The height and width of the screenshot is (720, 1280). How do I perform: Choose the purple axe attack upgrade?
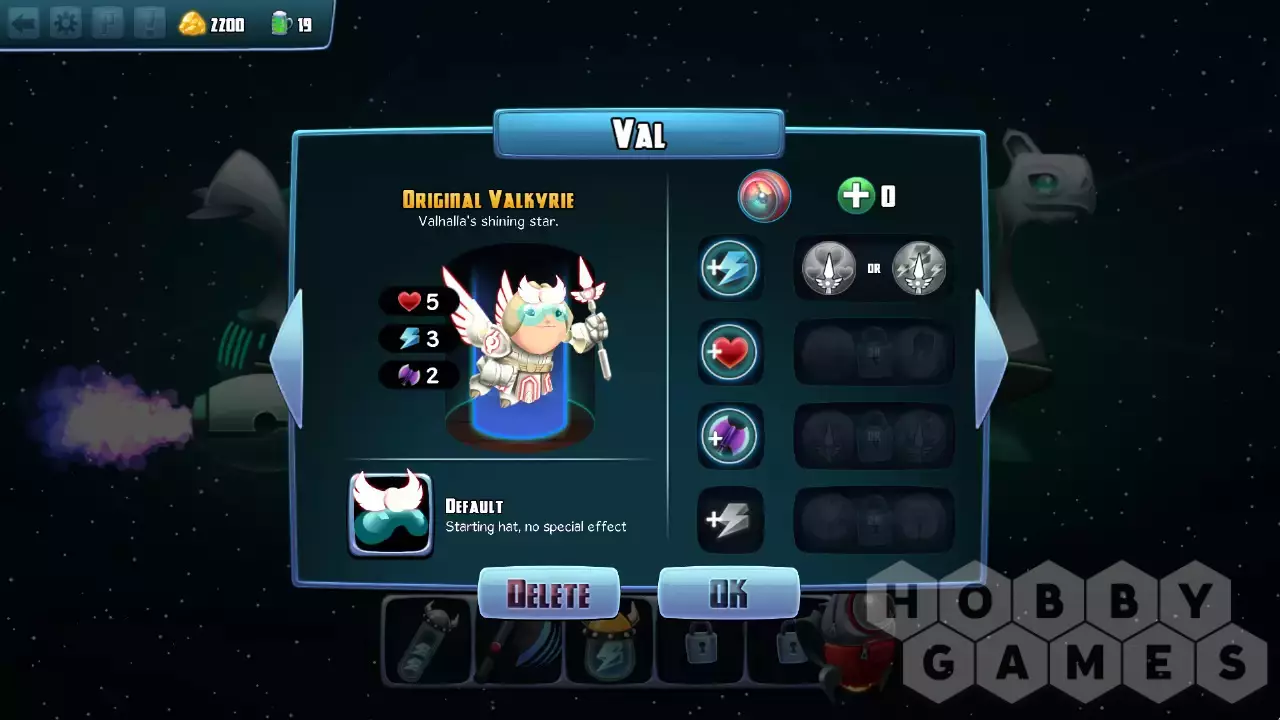pos(729,436)
